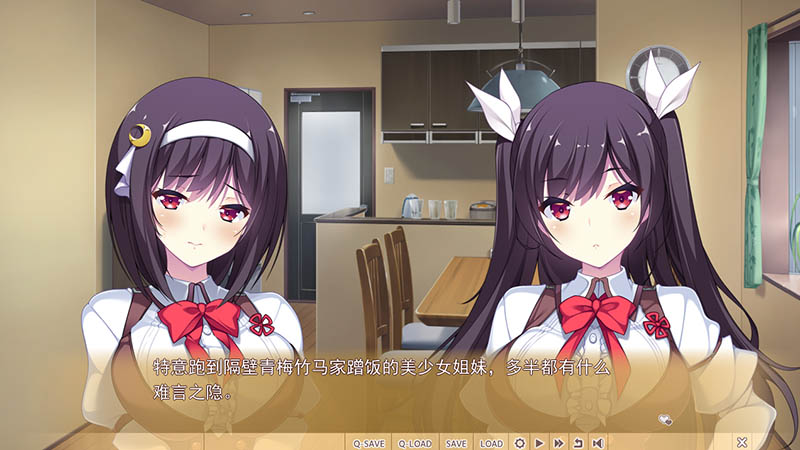
Task: Activate skip with the double-arrow icon
Action: (x=558, y=442)
